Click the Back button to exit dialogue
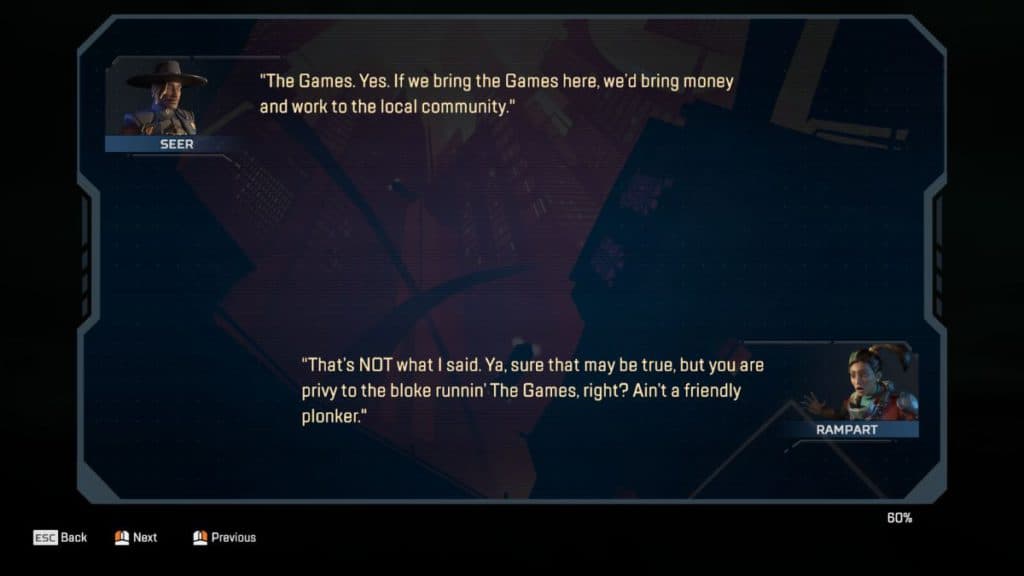This screenshot has width=1024, height=576. (x=61, y=537)
